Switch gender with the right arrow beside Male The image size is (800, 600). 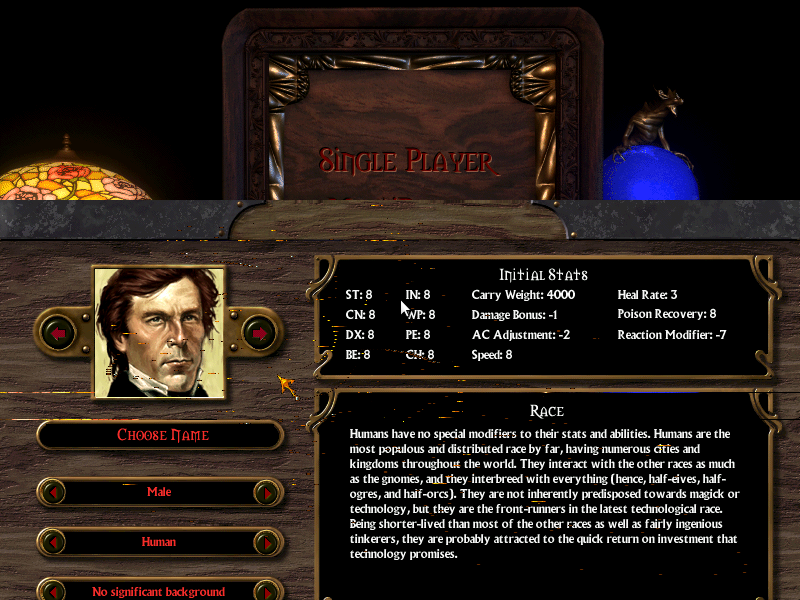267,492
